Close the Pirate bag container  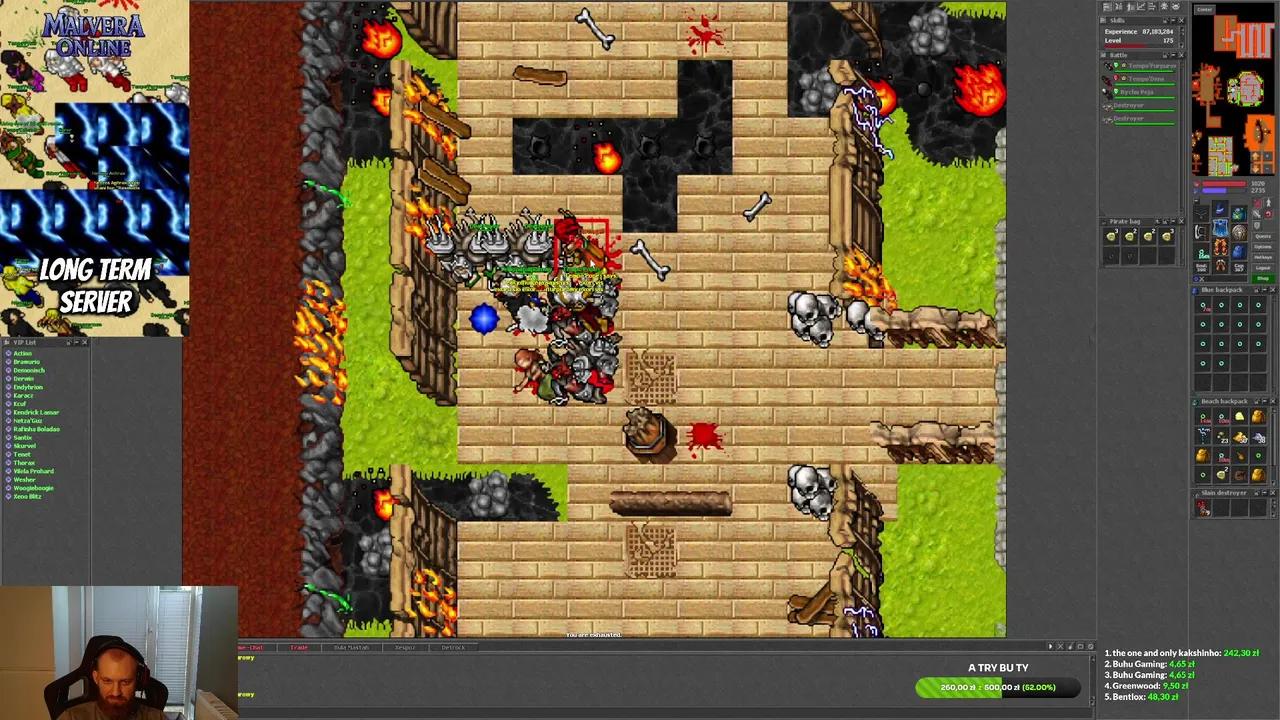[x=1181, y=222]
